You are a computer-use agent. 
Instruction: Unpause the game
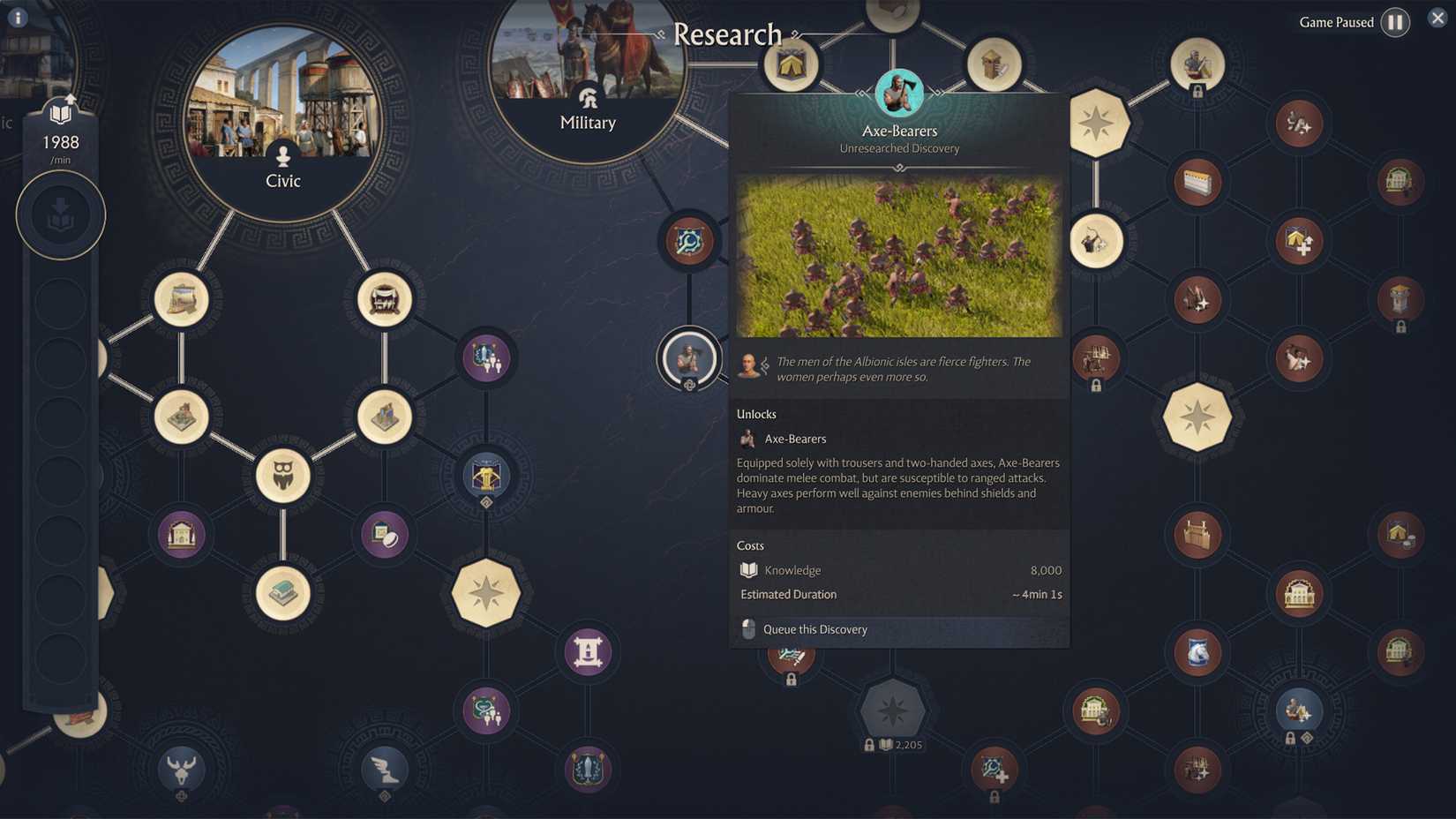pos(1394,22)
